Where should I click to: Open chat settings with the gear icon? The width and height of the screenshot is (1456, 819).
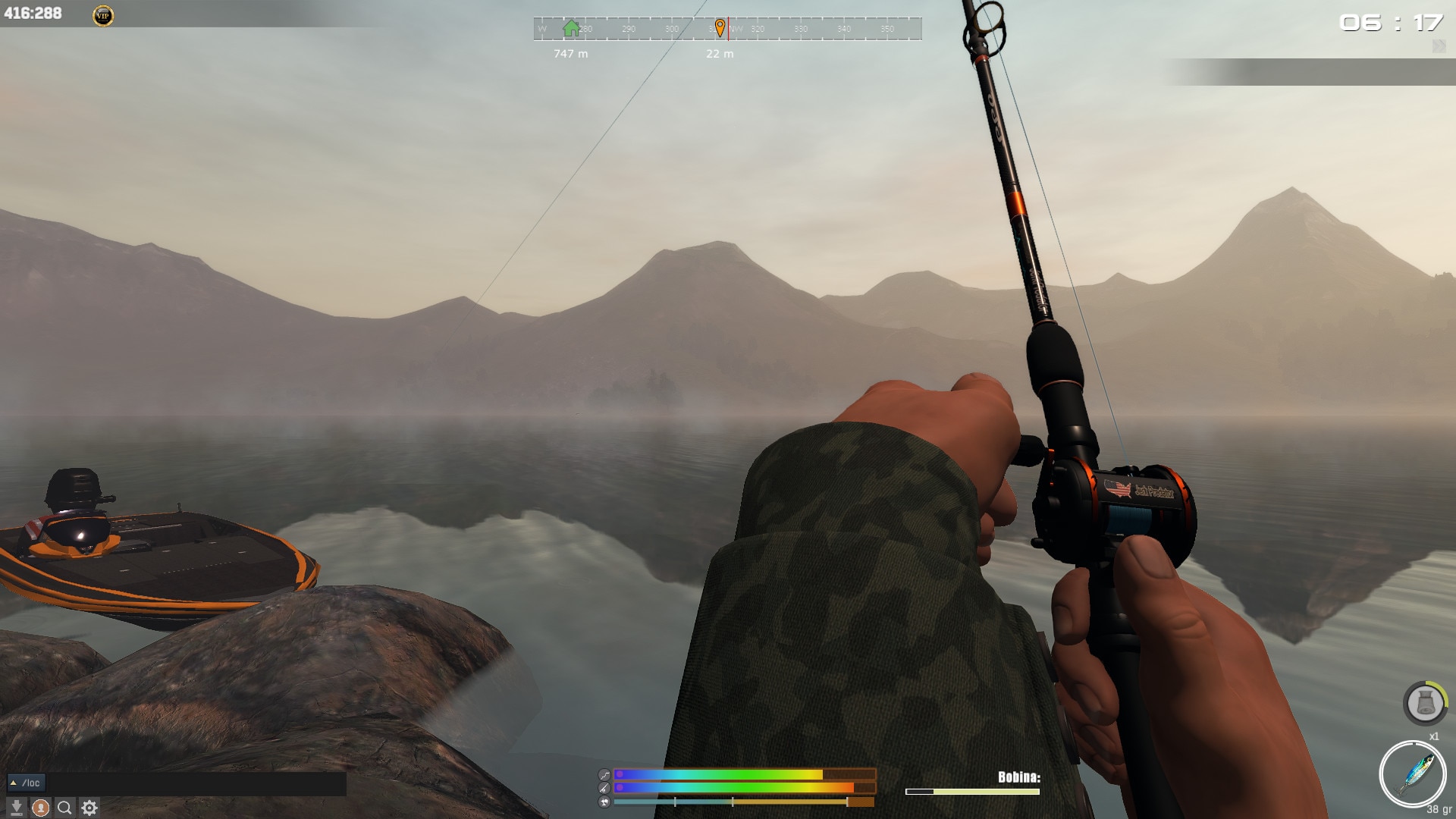coord(89,808)
